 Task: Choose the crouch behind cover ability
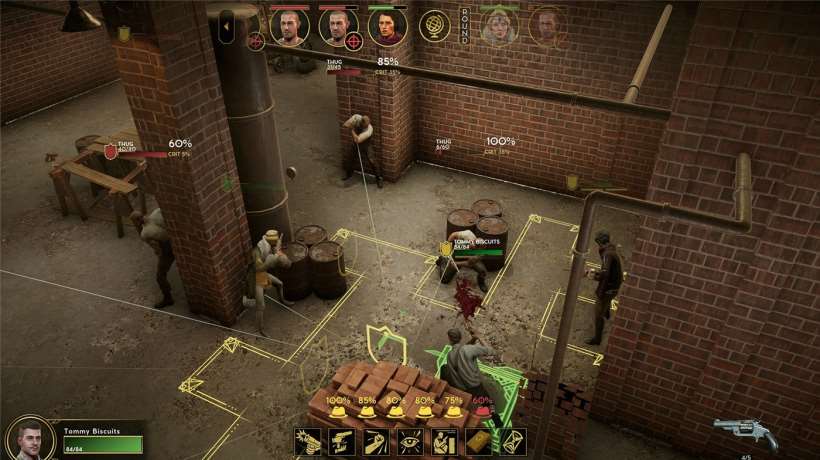click(444, 442)
